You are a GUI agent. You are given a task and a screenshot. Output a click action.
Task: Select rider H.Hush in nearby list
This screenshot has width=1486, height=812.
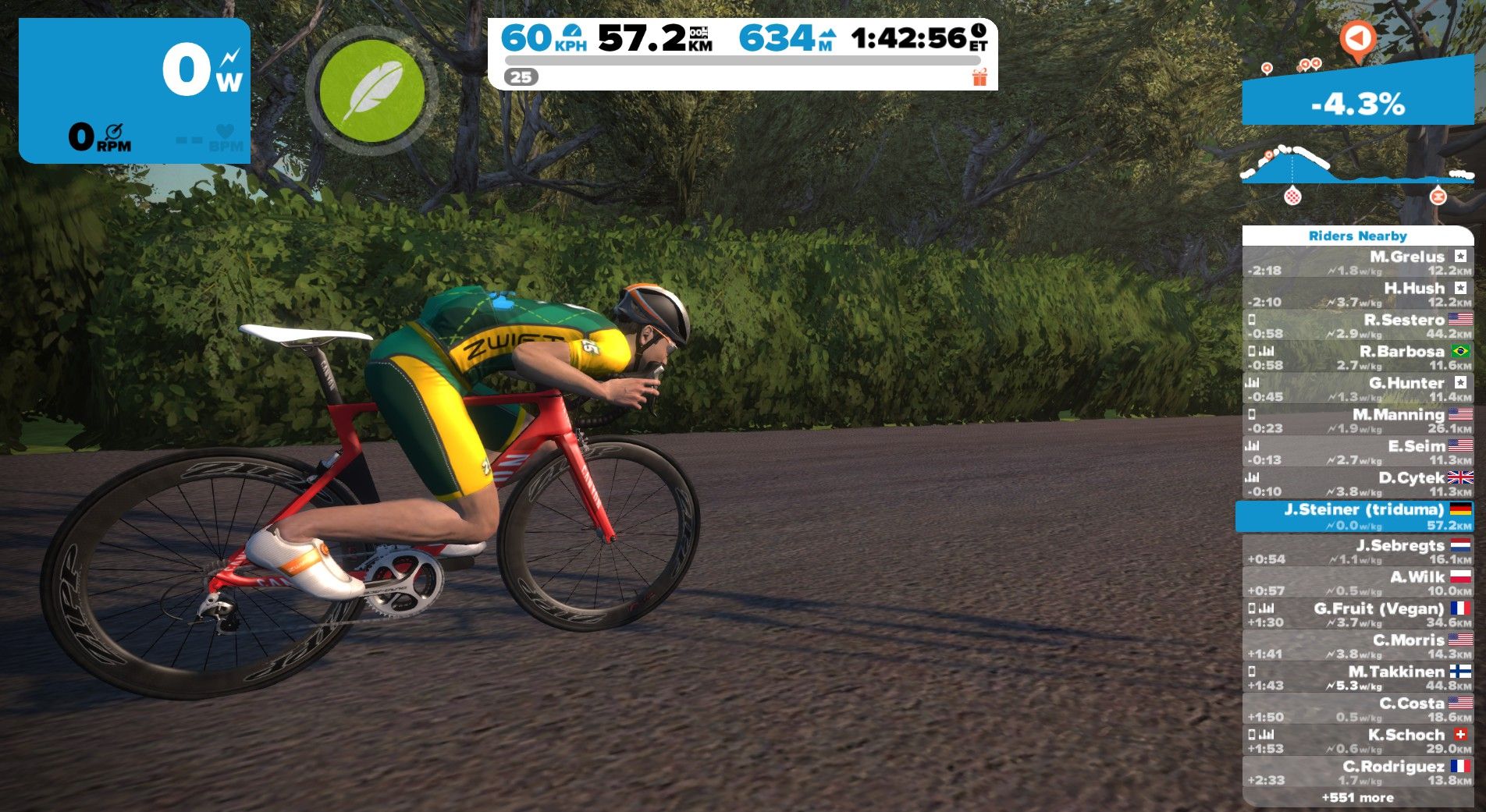1357,294
